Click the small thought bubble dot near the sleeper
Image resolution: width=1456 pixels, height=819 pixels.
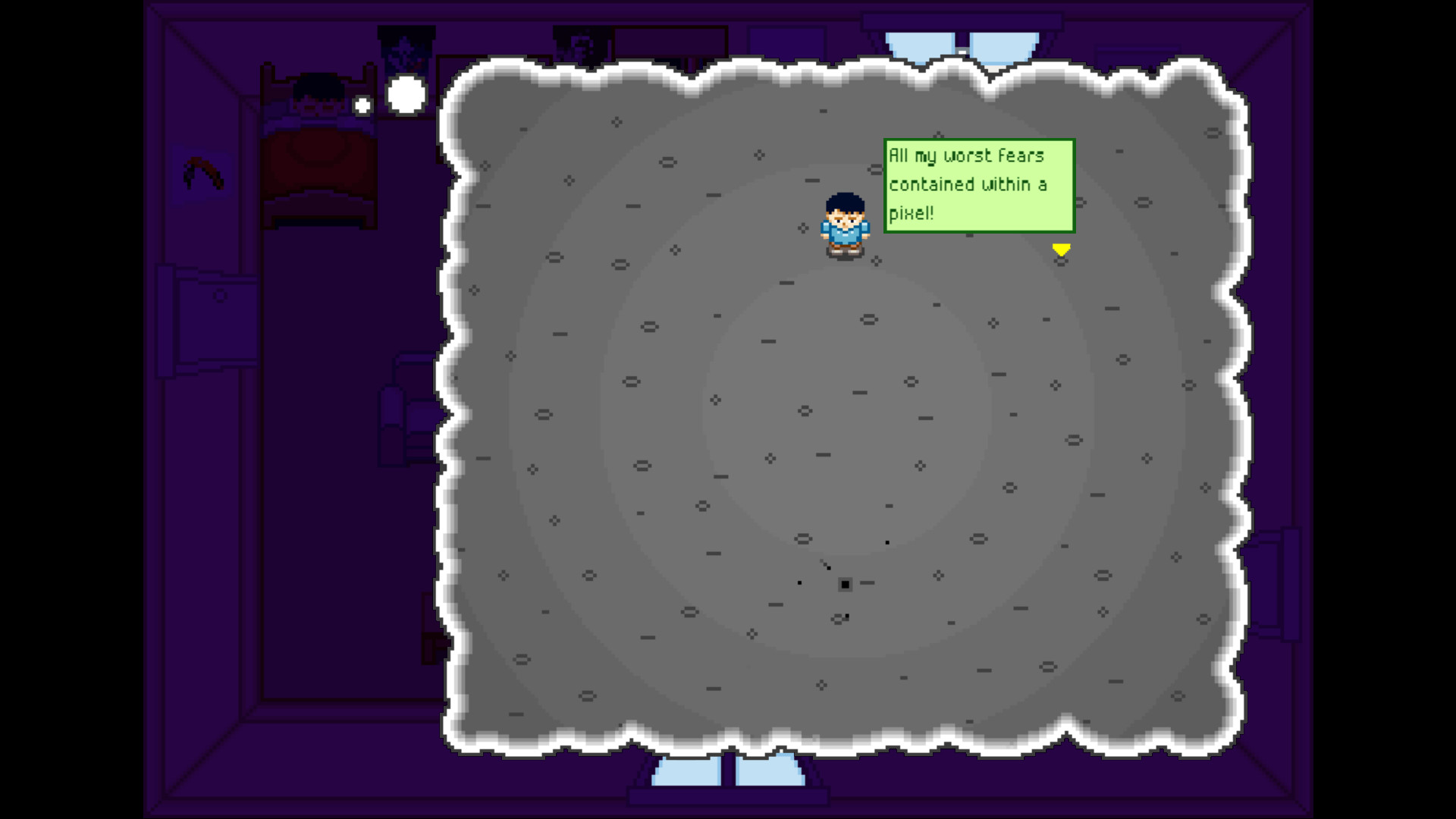coord(362,105)
